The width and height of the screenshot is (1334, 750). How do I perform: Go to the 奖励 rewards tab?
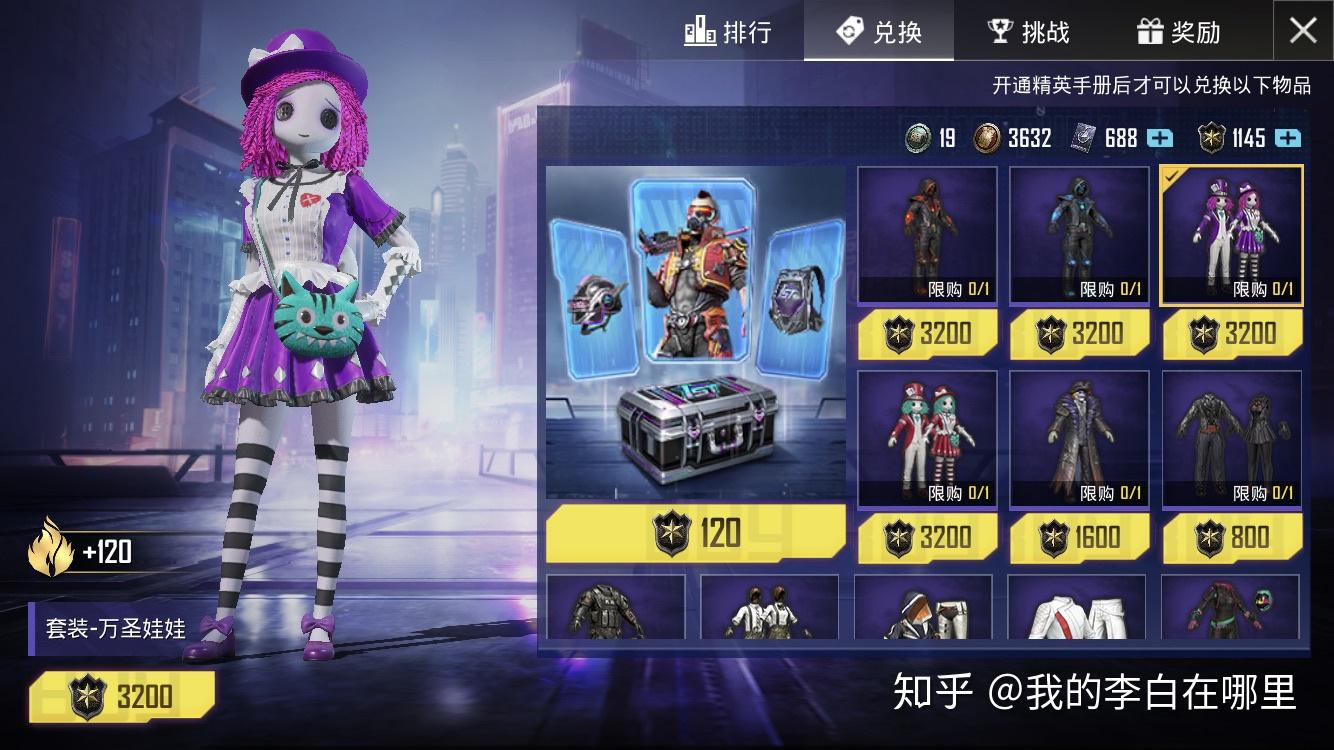pos(1179,32)
